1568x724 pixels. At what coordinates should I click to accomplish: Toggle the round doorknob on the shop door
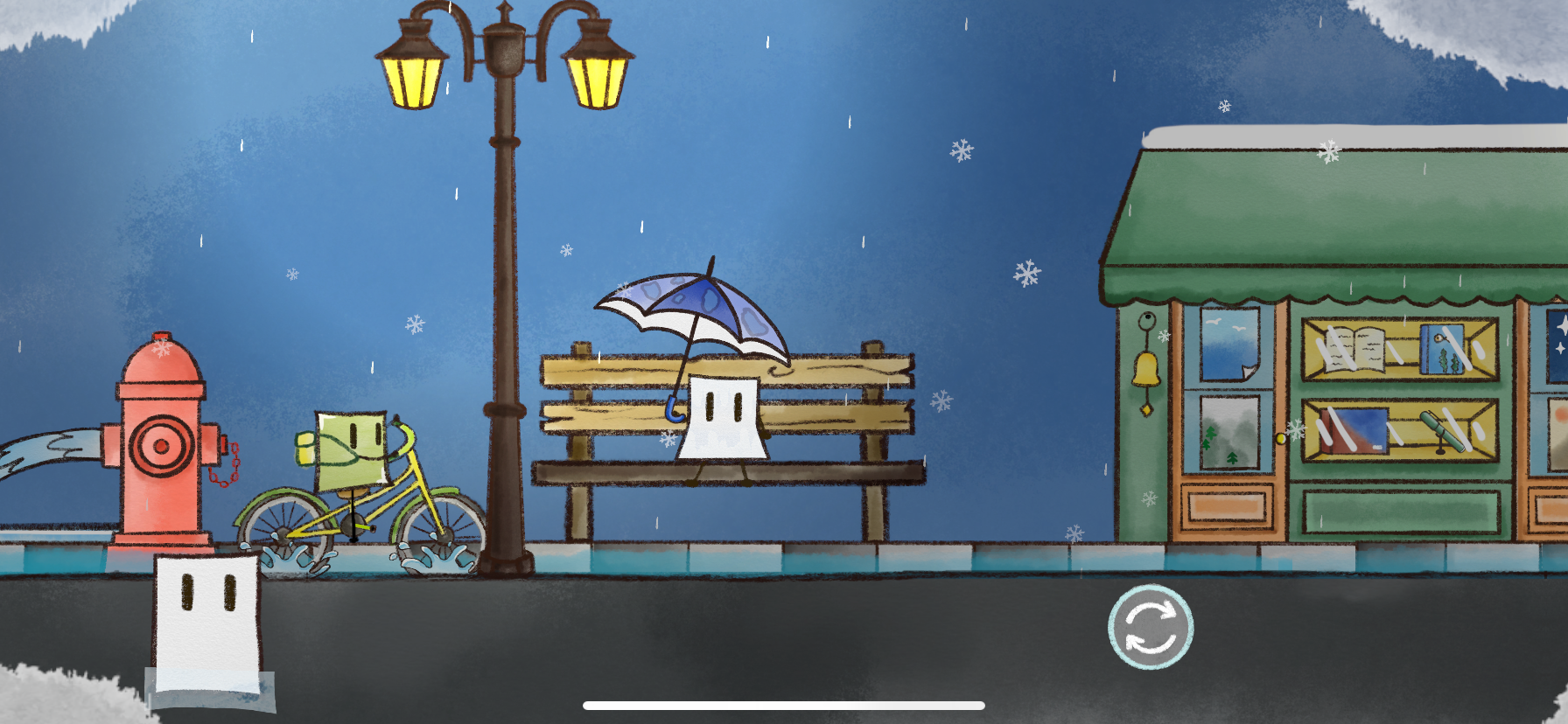[1280, 439]
